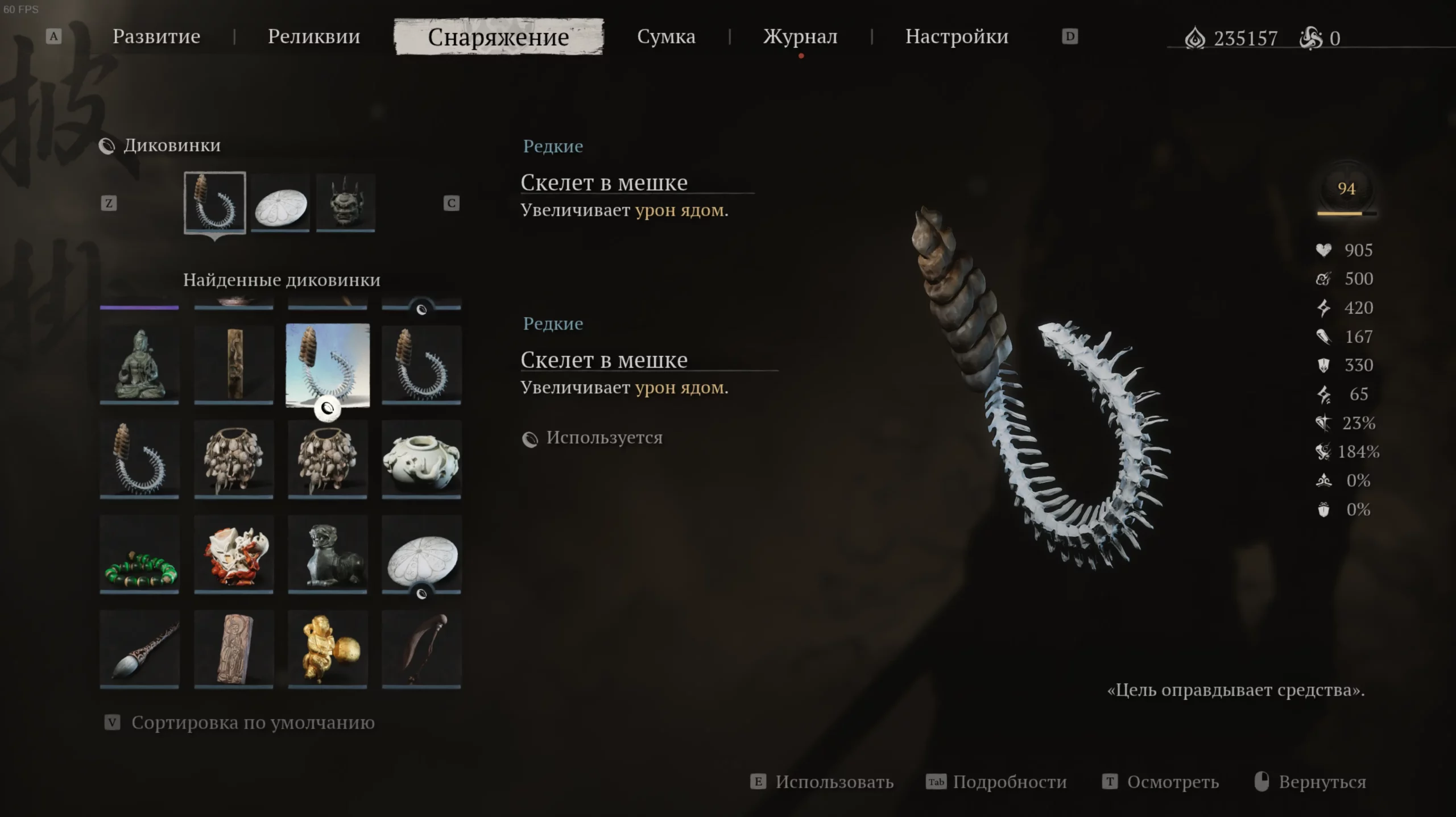The image size is (1456, 817).
Task: Select the white porcelain jar curio
Action: pos(421,459)
